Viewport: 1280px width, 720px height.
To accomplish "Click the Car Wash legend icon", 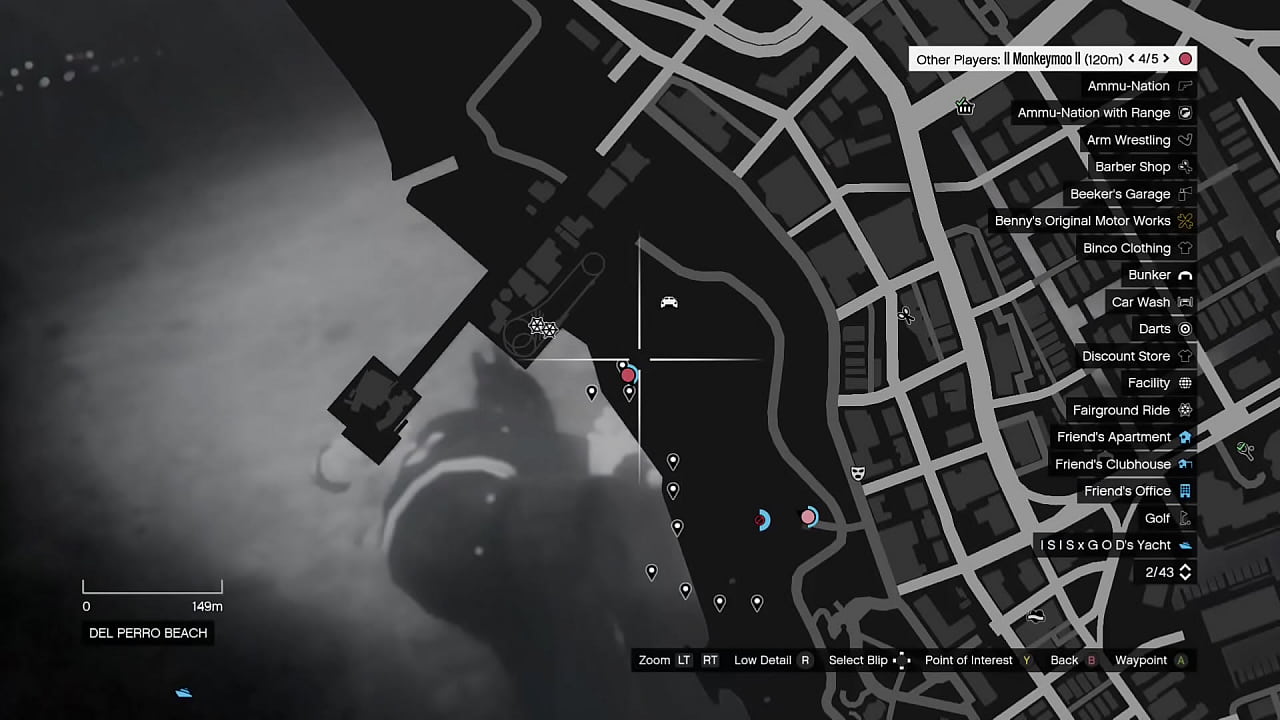I will (x=1185, y=302).
